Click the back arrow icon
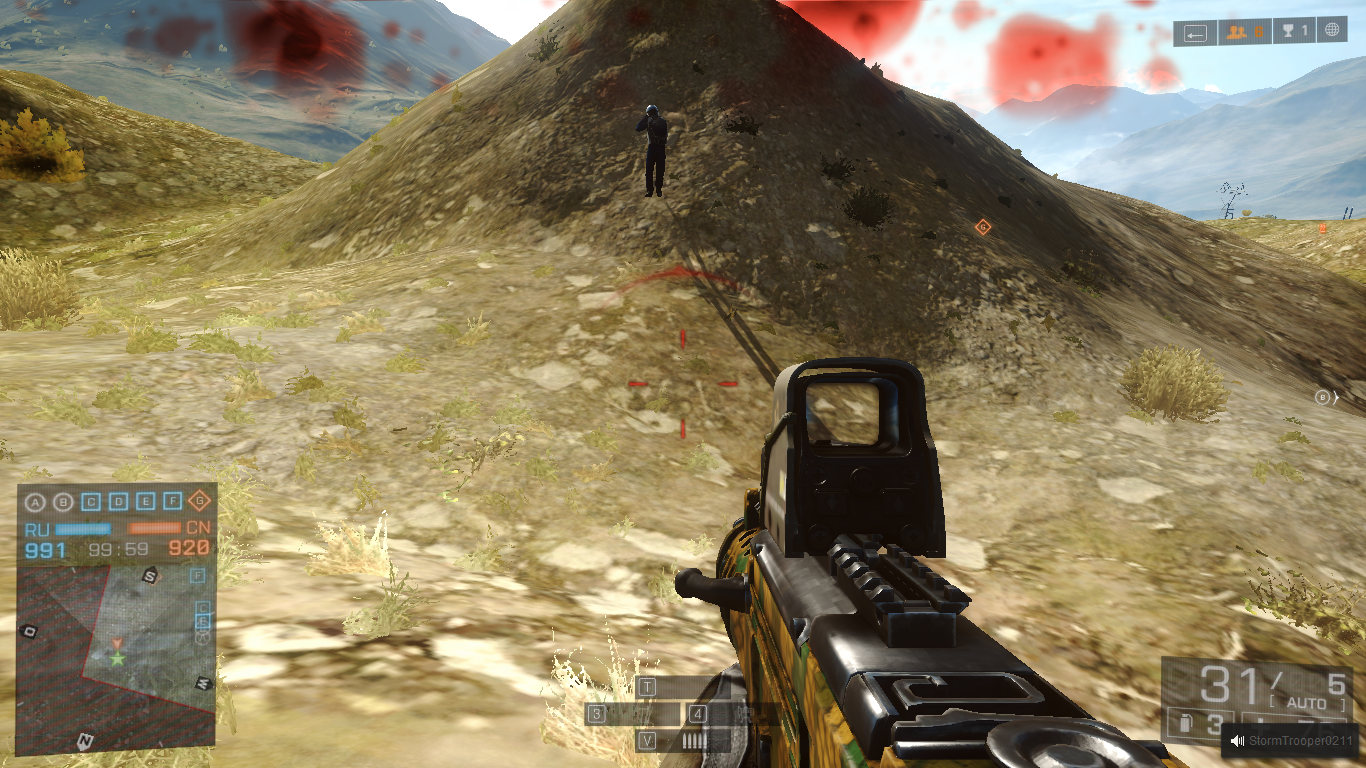This screenshot has height=768, width=1366. coord(1196,33)
